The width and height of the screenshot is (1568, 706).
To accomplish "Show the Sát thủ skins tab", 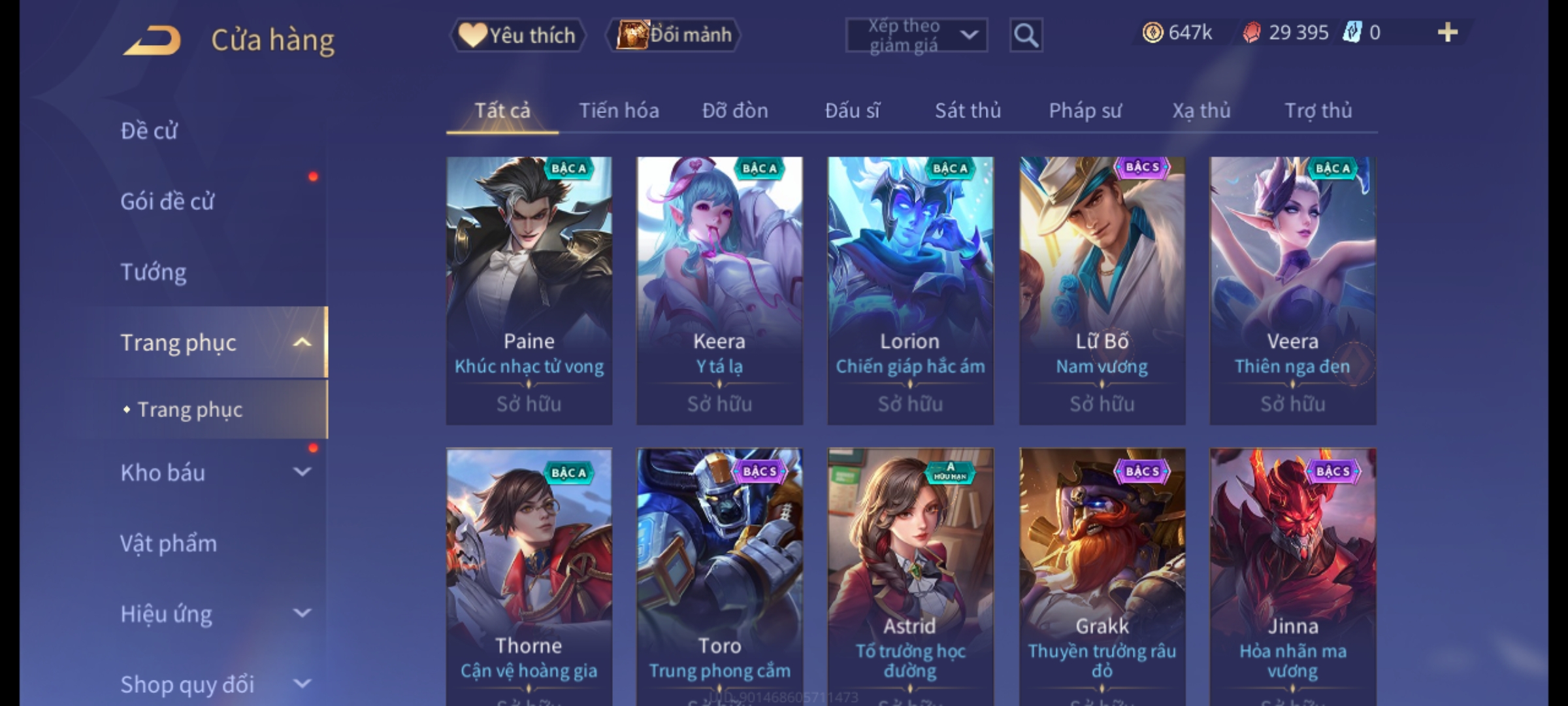I will tap(968, 110).
